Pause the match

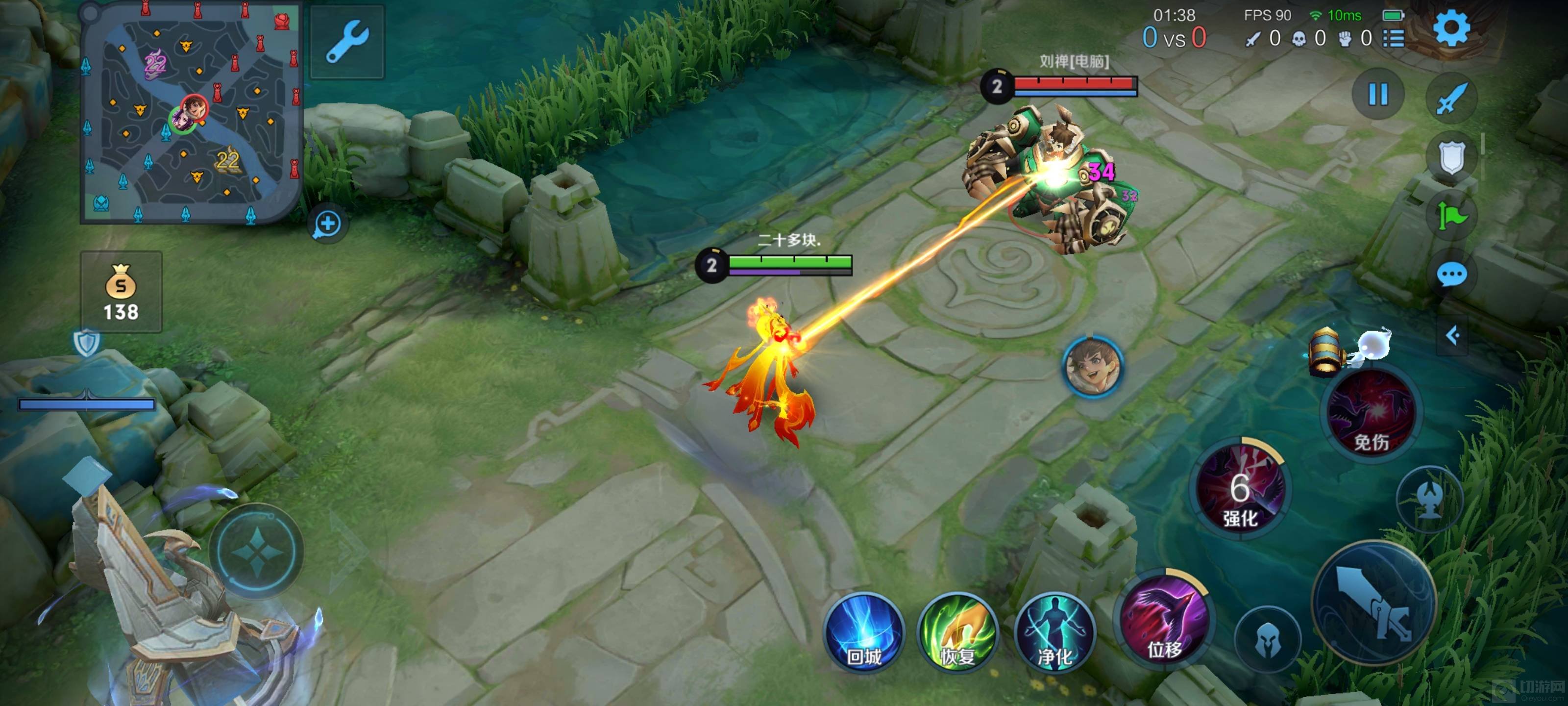tap(1378, 95)
